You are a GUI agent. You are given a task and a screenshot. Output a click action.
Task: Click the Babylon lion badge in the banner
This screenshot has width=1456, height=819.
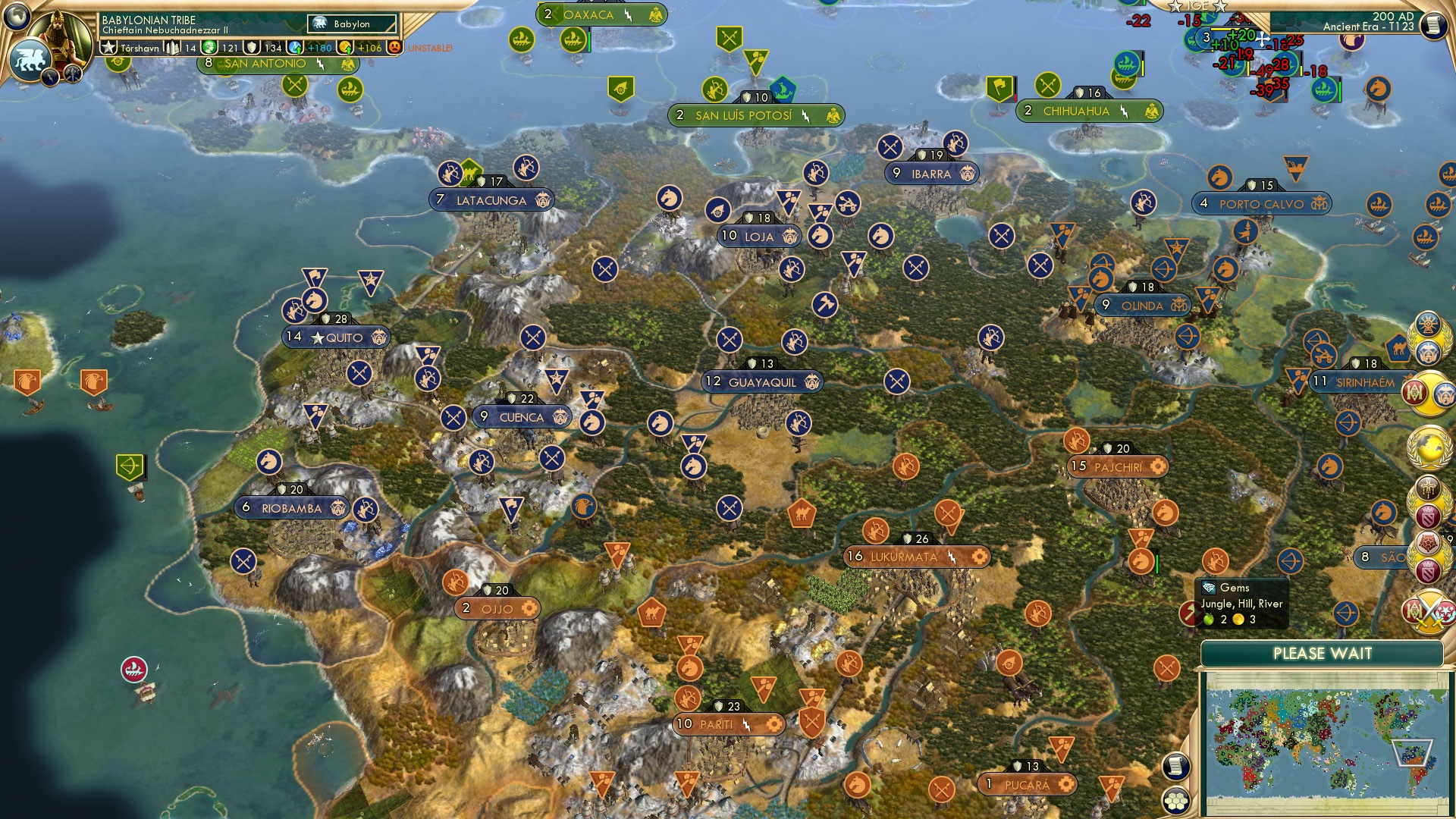[318, 24]
